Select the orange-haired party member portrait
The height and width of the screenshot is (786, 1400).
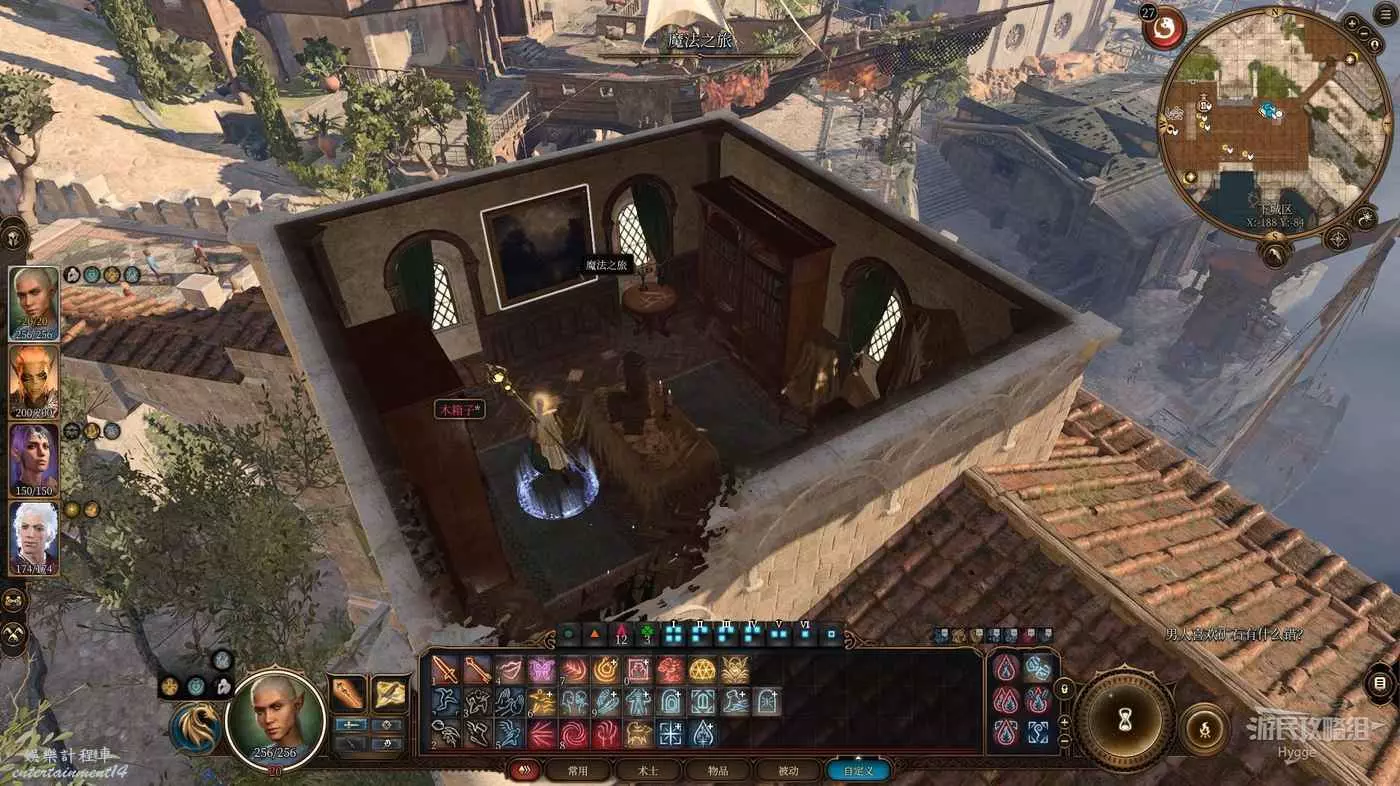coord(34,382)
